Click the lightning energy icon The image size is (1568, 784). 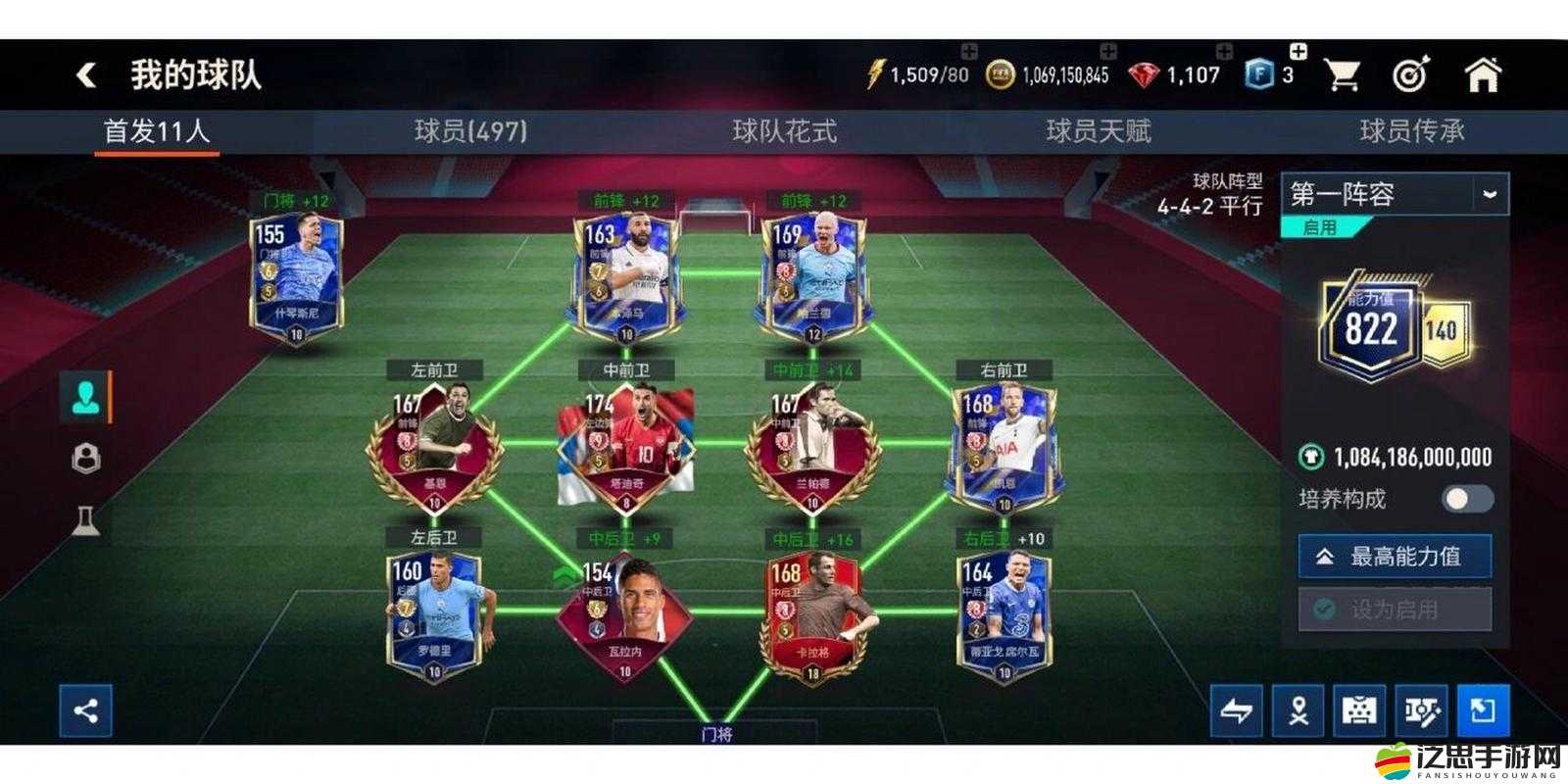pos(873,72)
